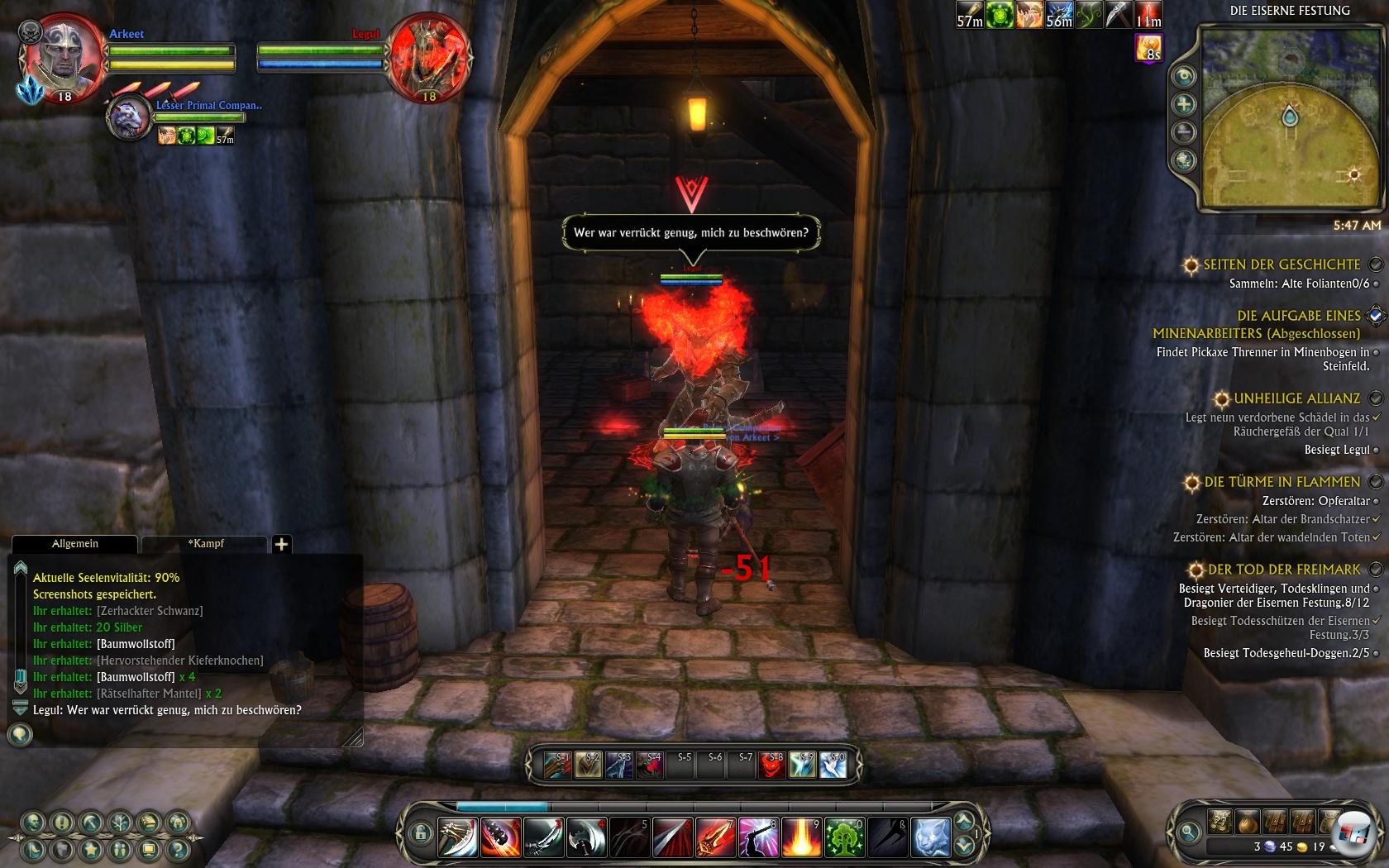Select the Unheilige Allianz quest in tracker
Viewport: 1389px width, 868px height.
click(1296, 398)
